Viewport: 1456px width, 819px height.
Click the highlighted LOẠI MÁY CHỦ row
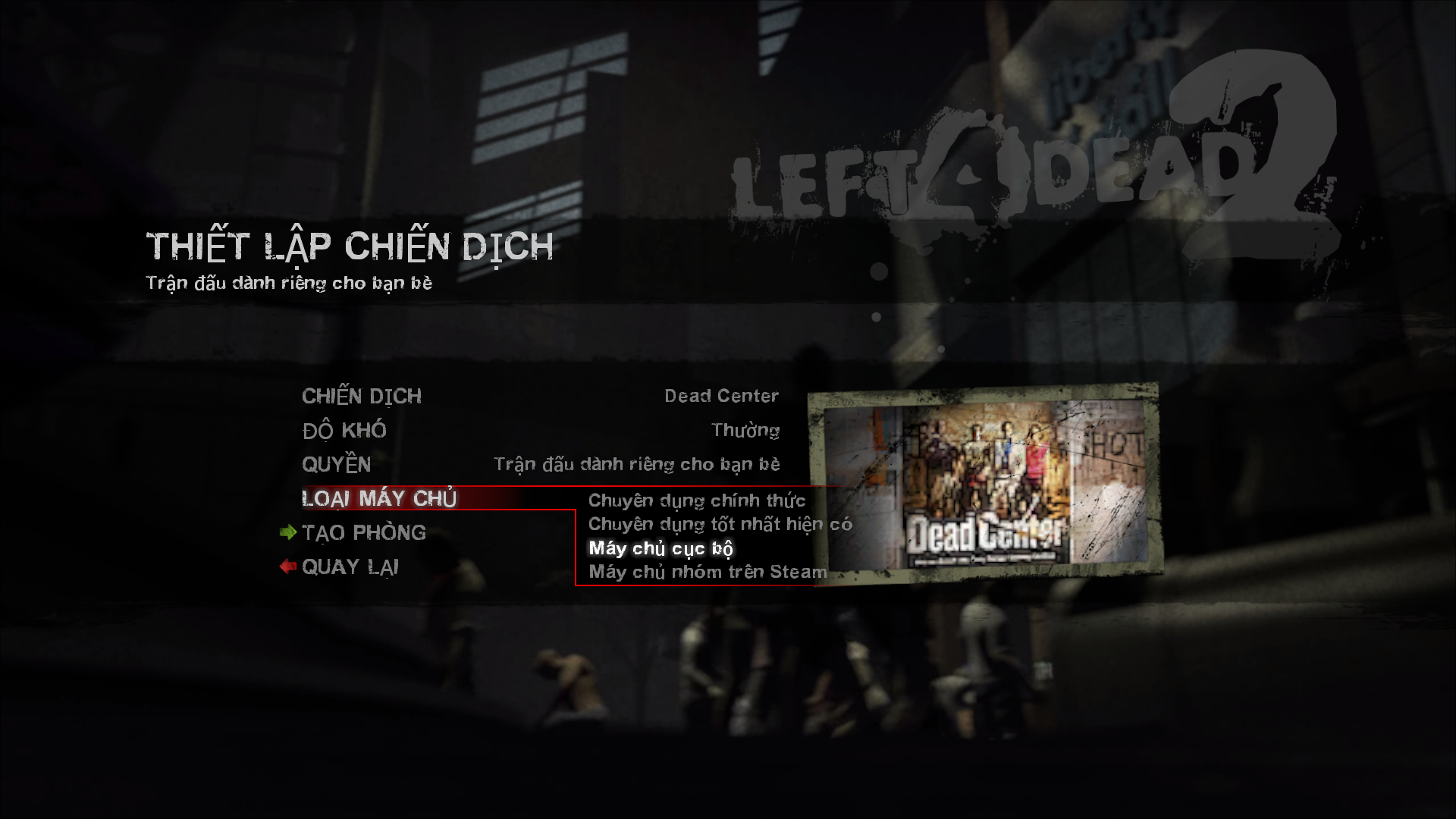[x=378, y=498]
